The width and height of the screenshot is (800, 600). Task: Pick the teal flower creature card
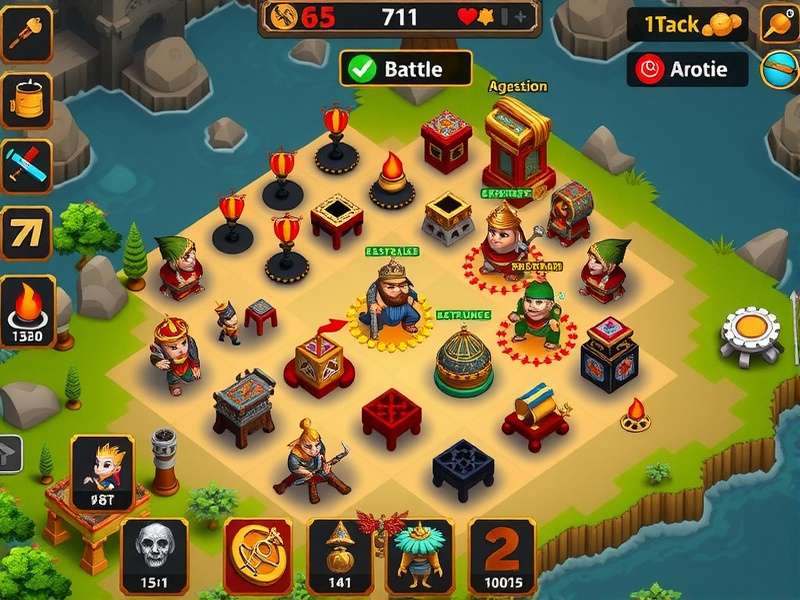point(420,555)
